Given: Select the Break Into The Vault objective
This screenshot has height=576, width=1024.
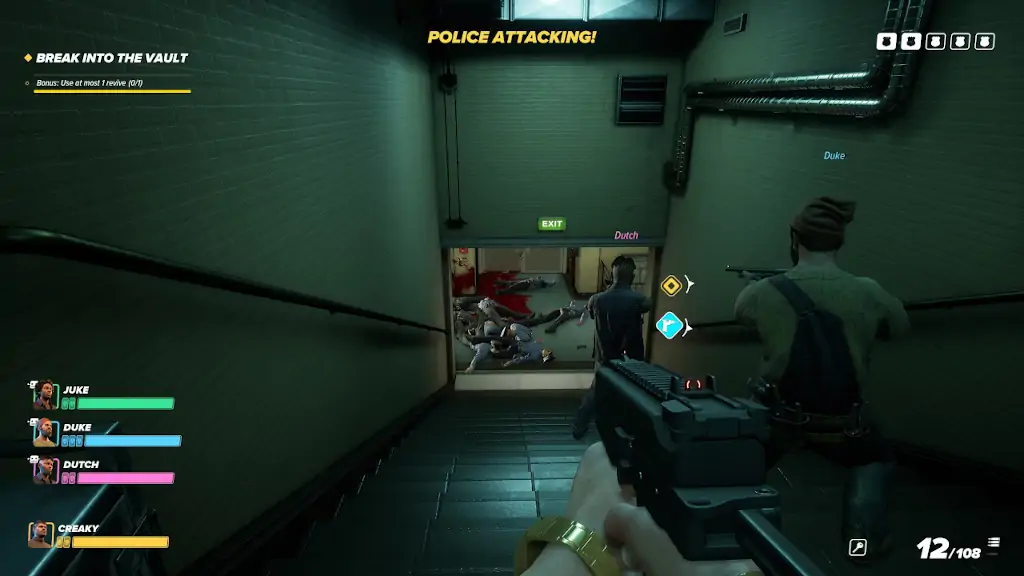Looking at the screenshot, I should 111,58.
